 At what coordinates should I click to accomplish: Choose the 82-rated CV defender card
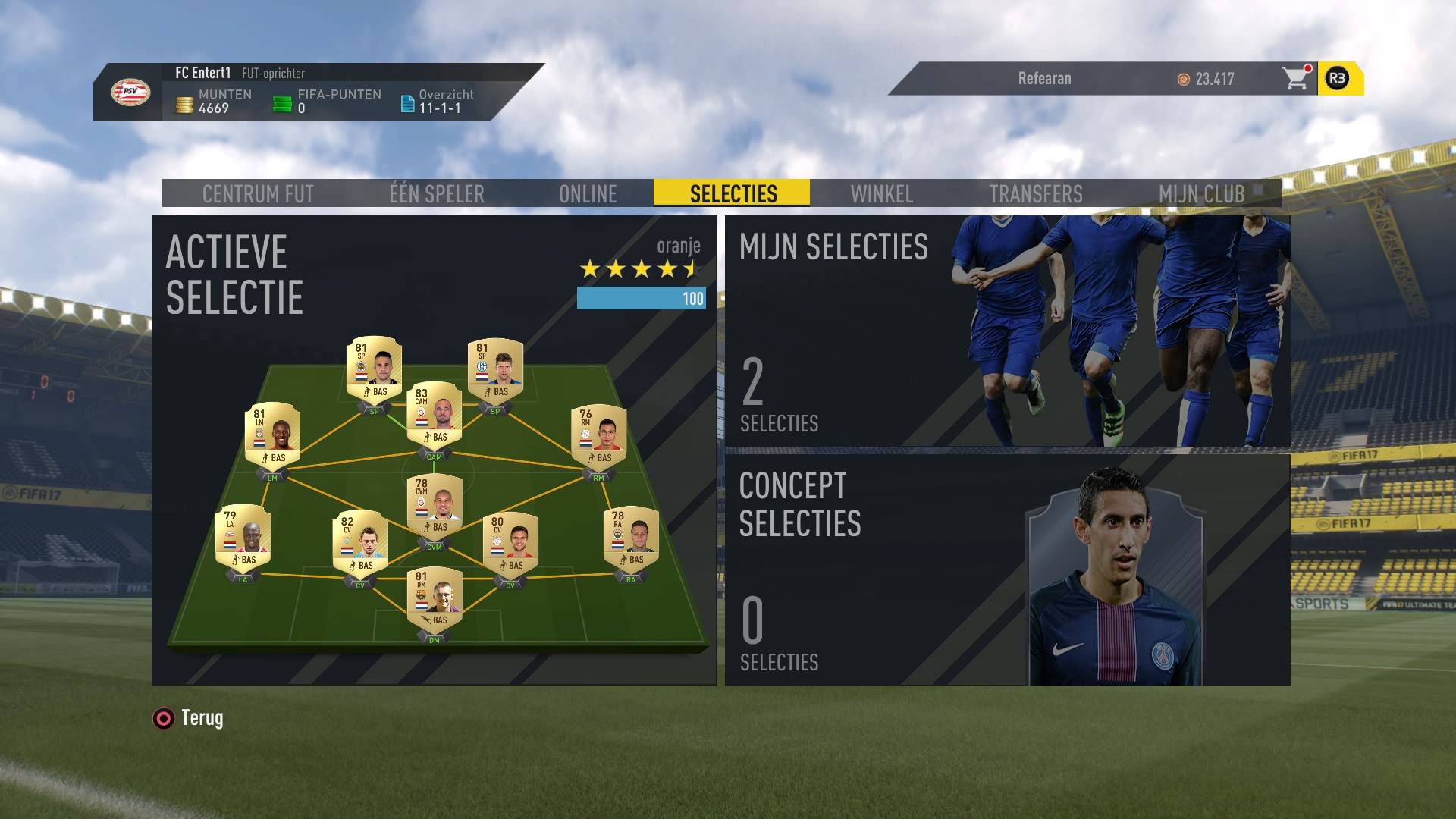(x=360, y=543)
